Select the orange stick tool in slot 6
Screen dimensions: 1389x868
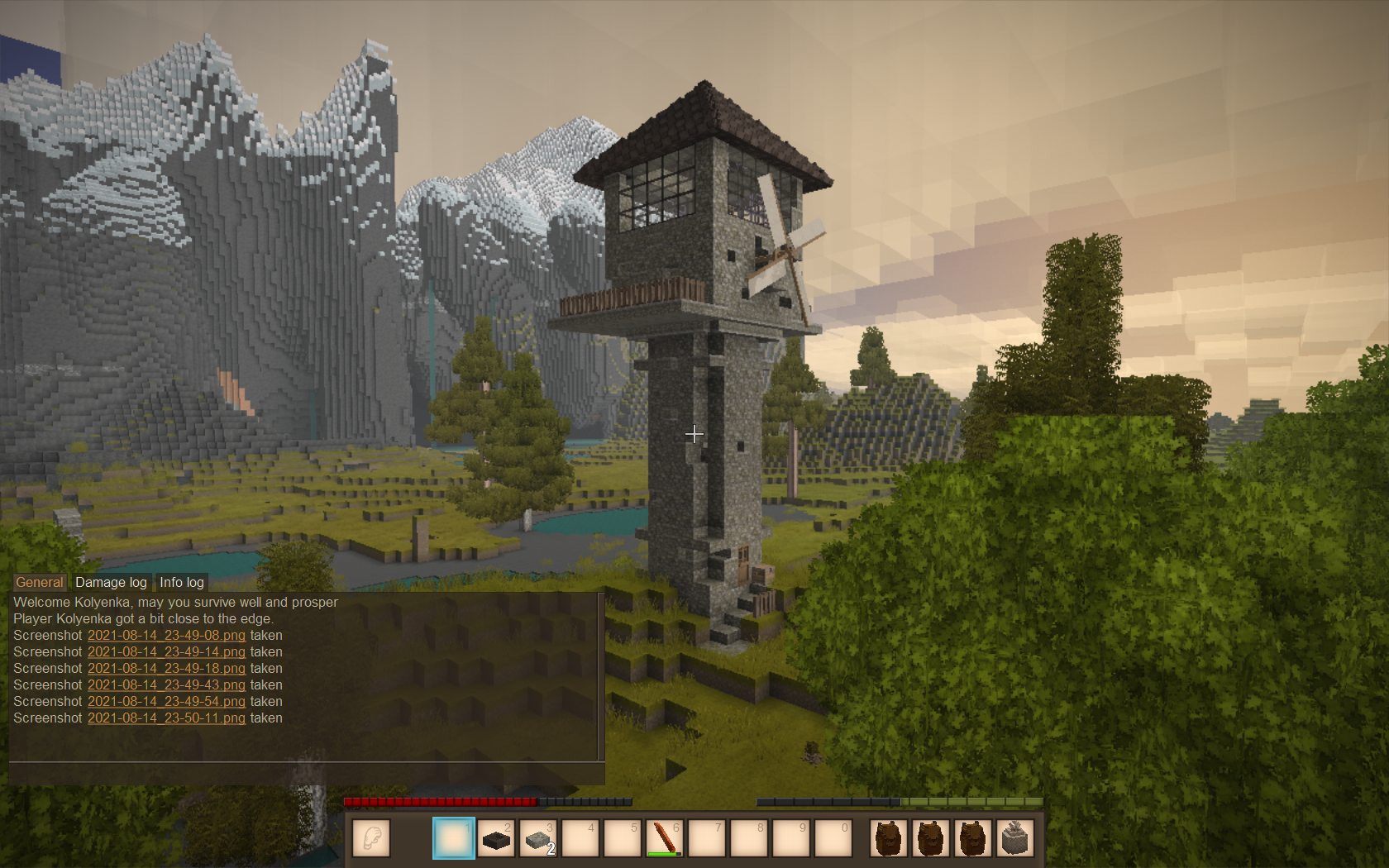[x=665, y=838]
